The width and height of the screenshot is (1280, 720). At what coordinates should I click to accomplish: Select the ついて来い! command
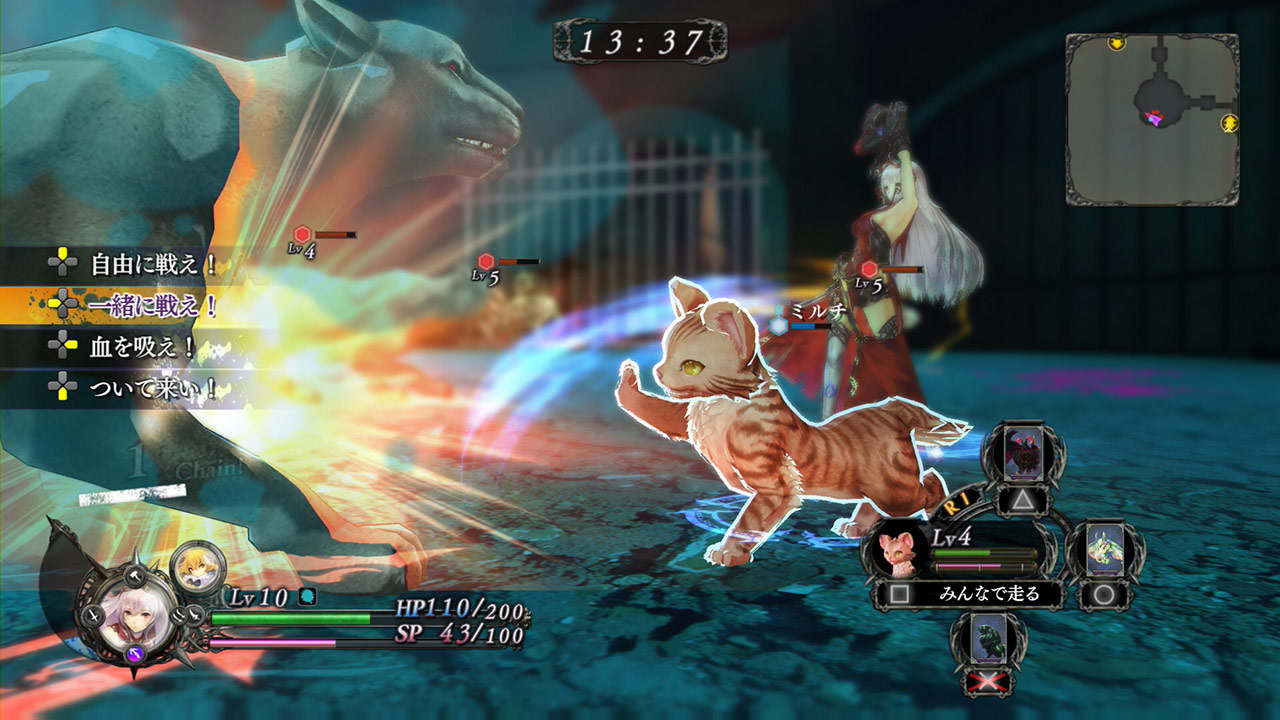coord(153,388)
